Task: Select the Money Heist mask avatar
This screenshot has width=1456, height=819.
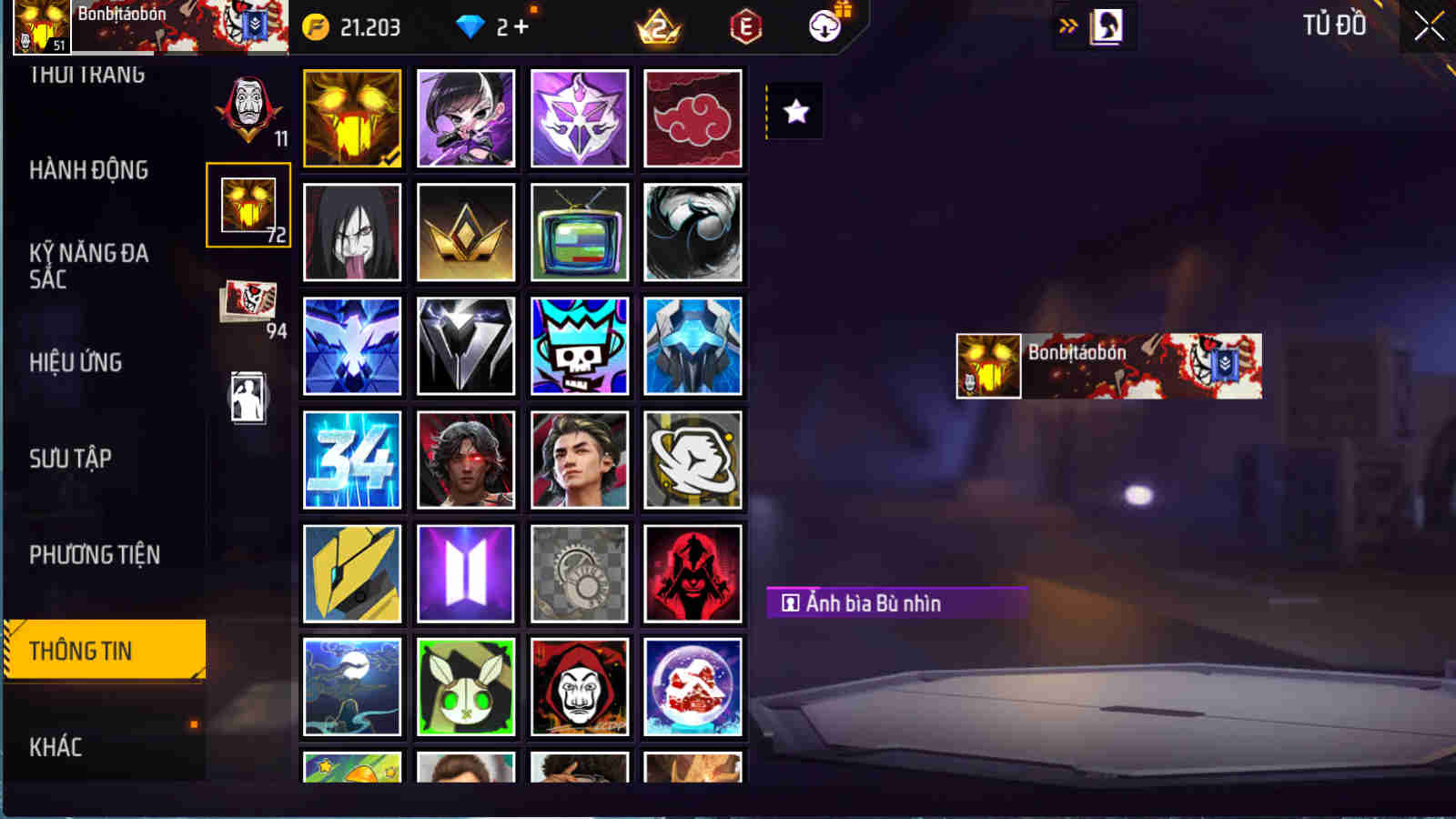Action: 580,688
